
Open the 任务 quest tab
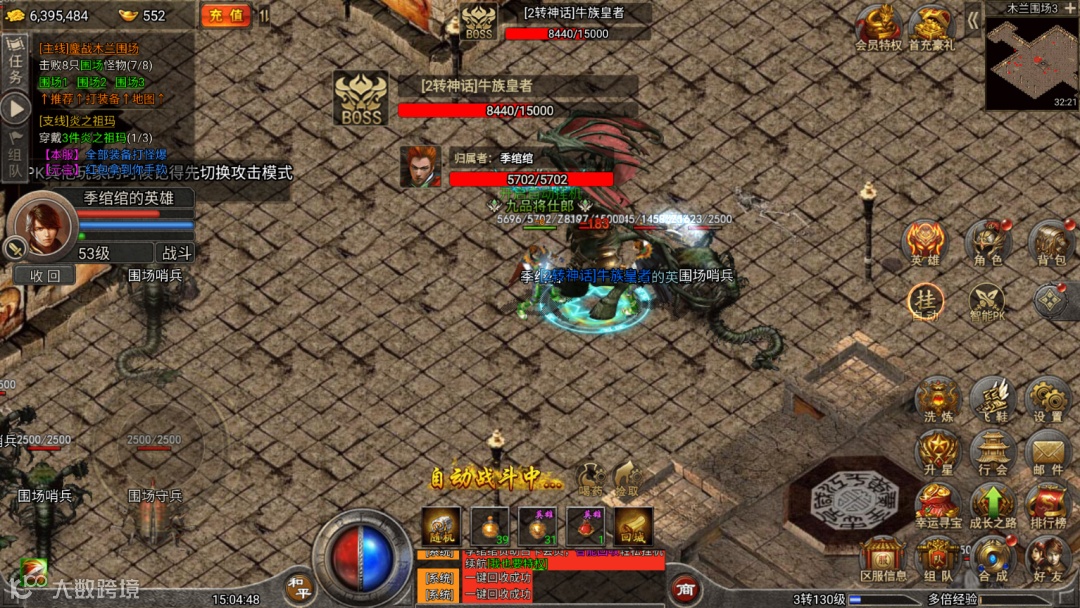(x=14, y=63)
